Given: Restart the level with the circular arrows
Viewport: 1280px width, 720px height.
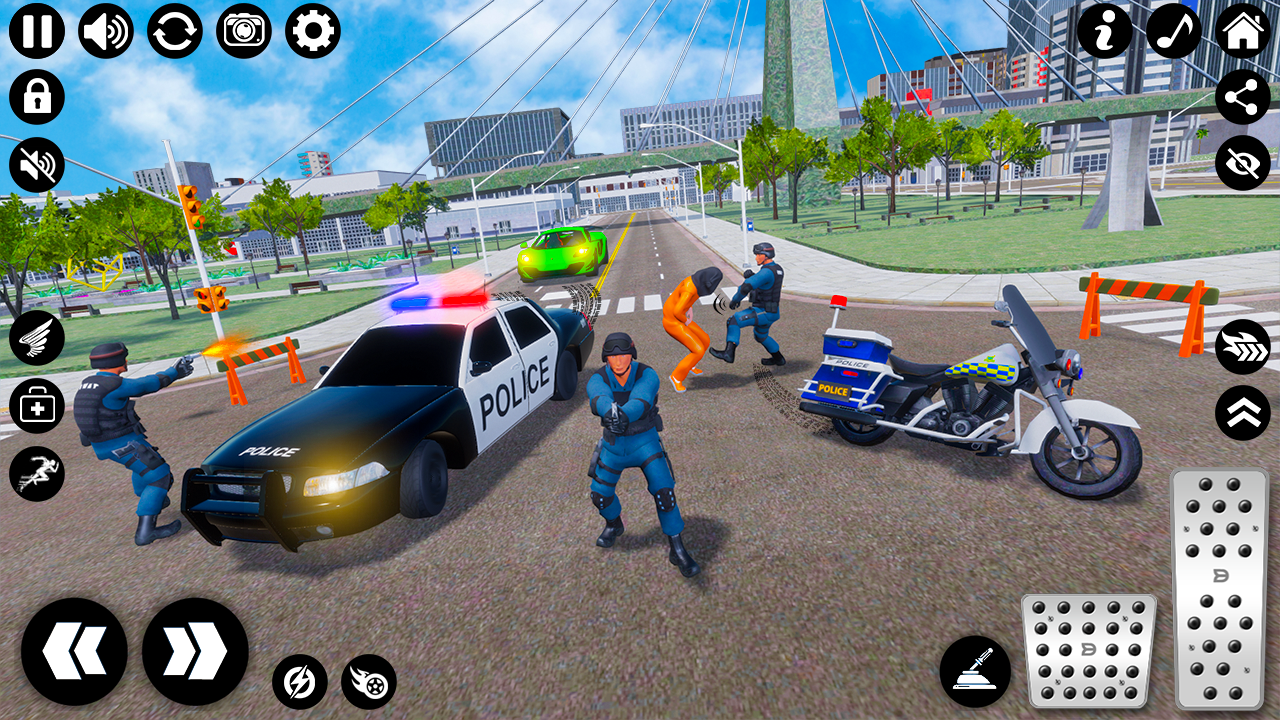Looking at the screenshot, I should point(173,29).
